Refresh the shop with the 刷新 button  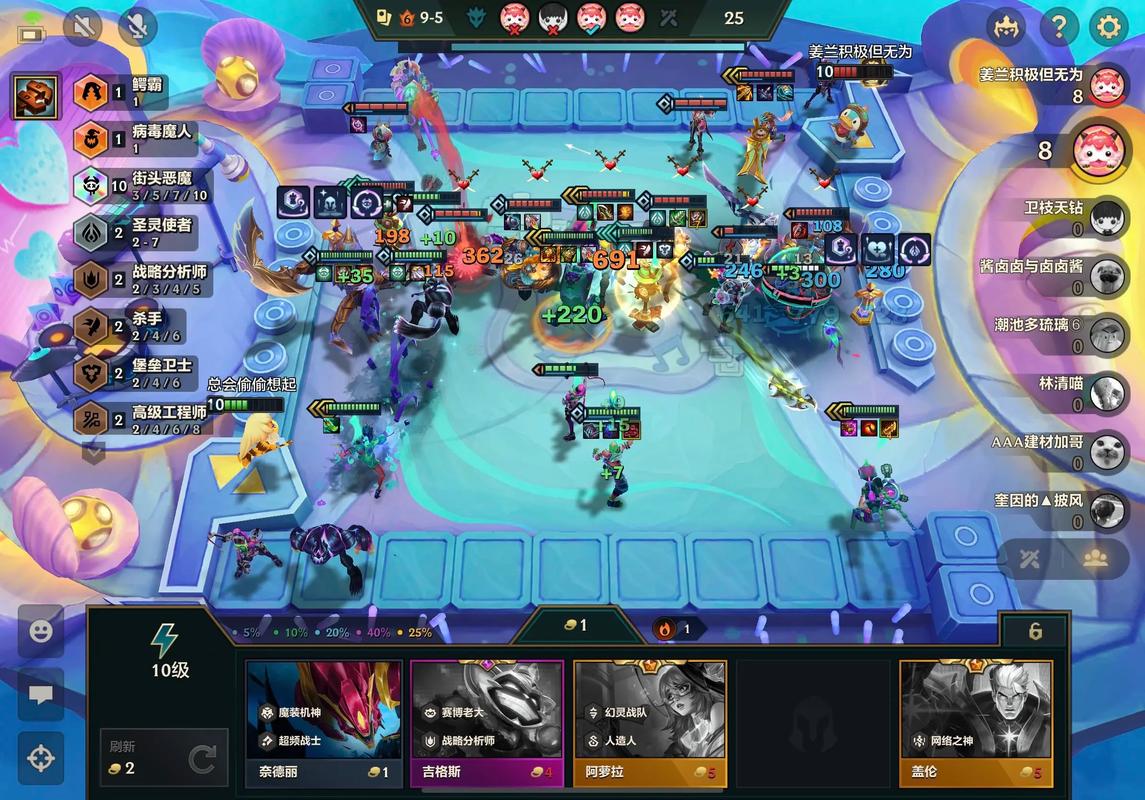[164, 758]
